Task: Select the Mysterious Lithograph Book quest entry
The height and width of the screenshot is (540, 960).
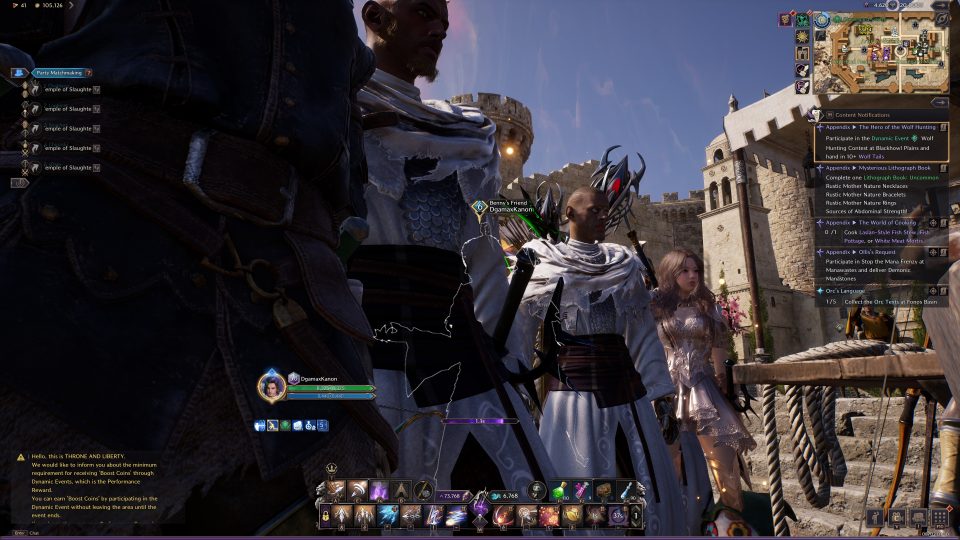Action: 880,168
